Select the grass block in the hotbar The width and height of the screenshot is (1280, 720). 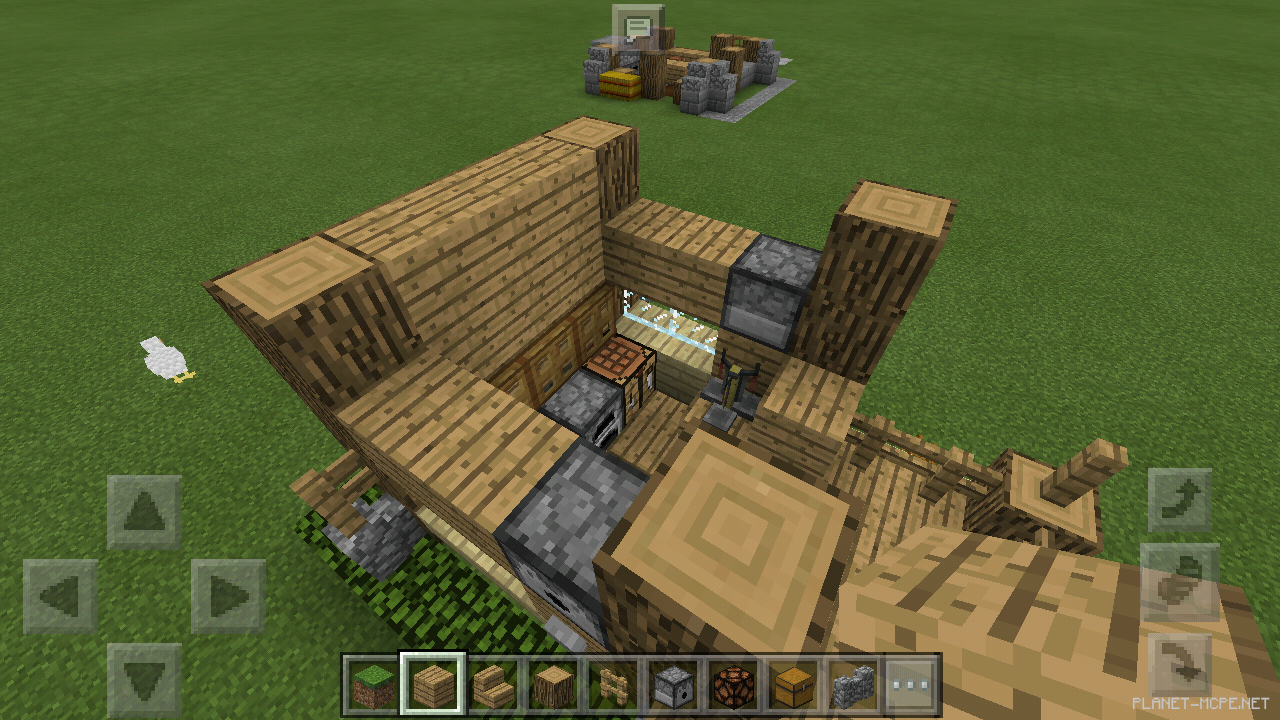pos(373,686)
